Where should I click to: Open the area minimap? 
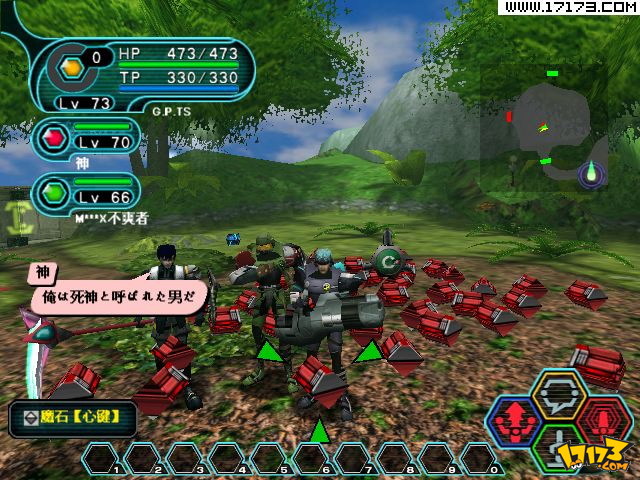(545, 128)
